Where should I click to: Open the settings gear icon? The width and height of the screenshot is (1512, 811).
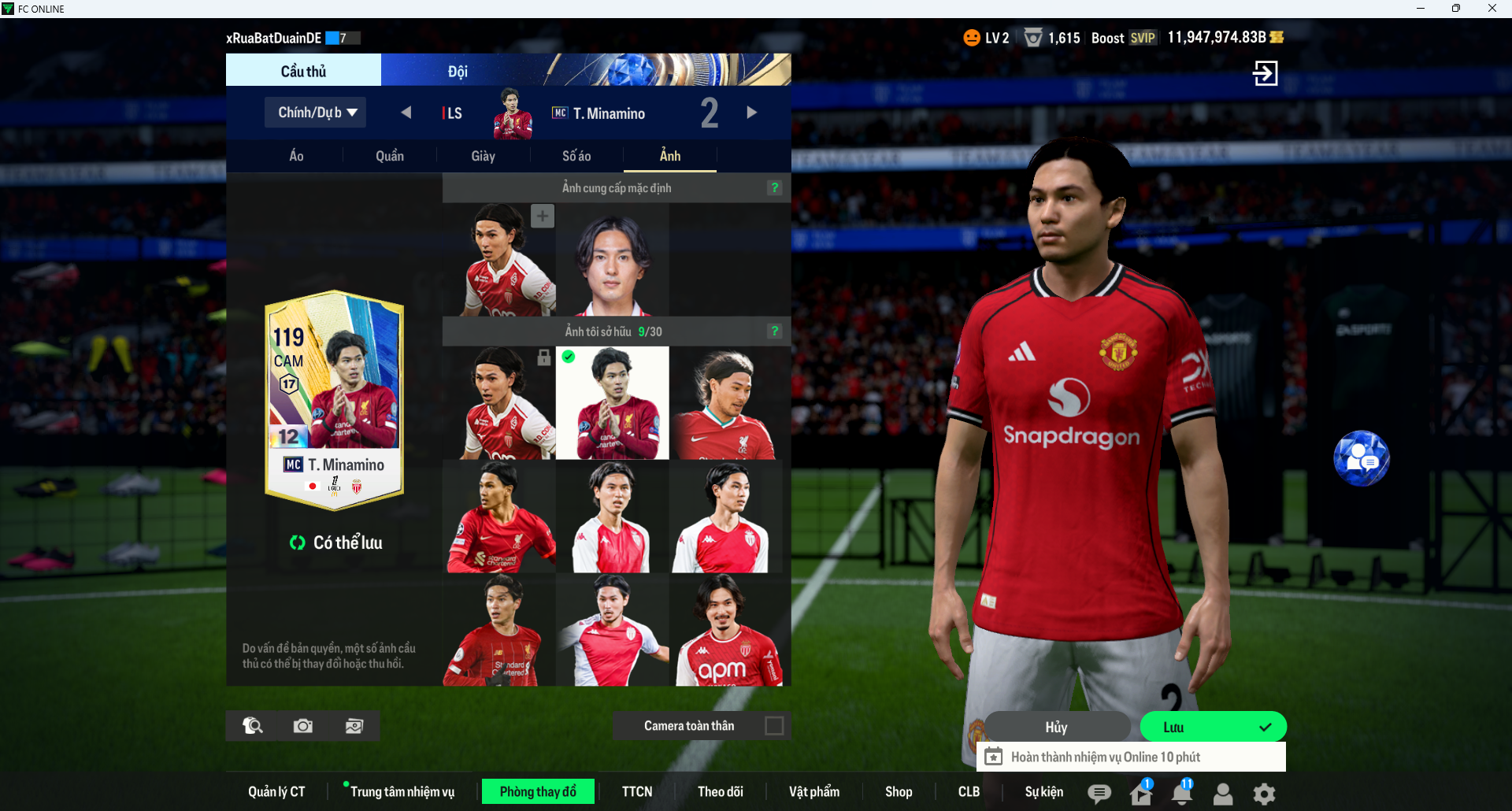pyautogui.click(x=1264, y=794)
